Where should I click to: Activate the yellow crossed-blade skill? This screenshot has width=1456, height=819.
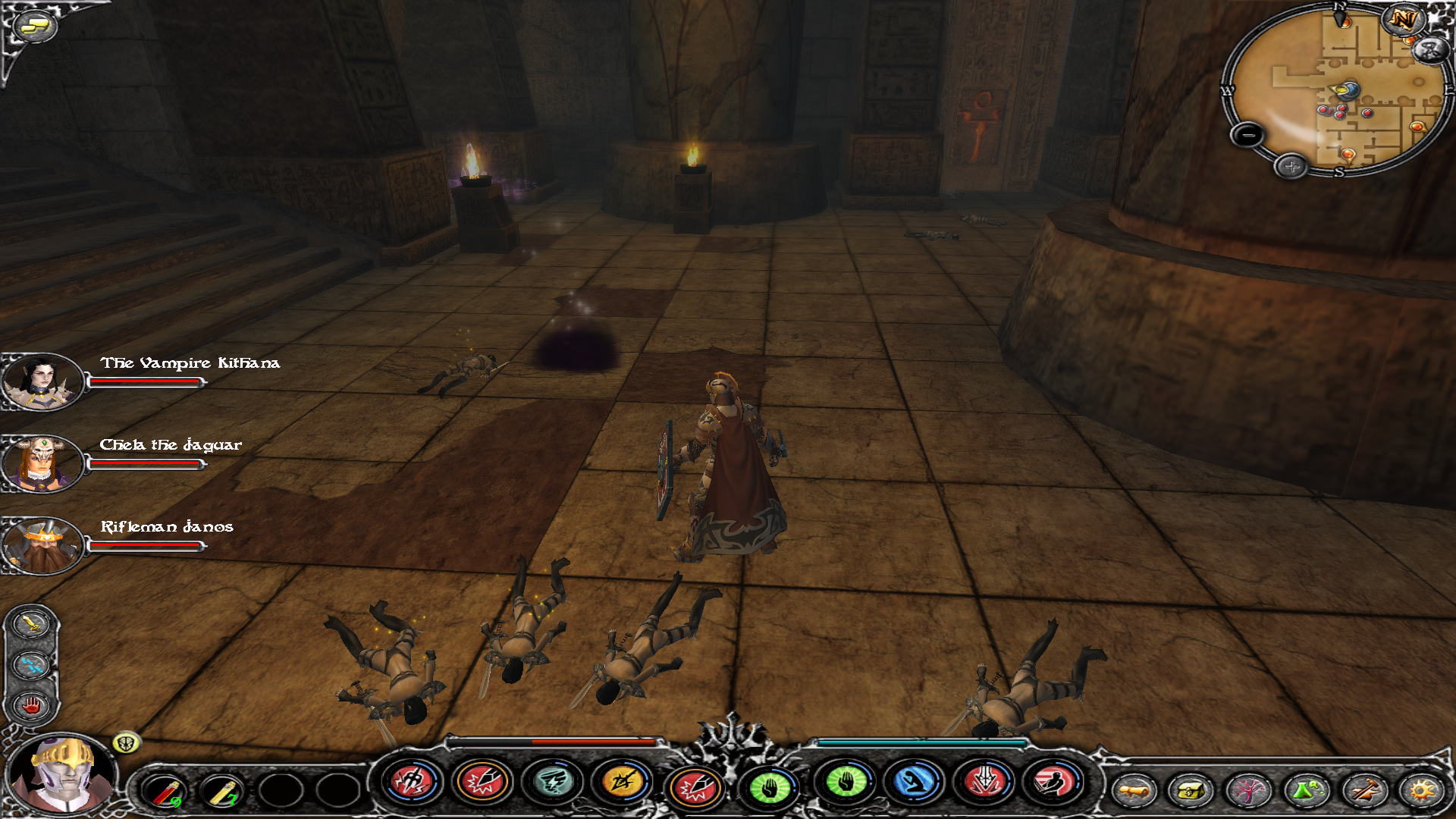[622, 781]
